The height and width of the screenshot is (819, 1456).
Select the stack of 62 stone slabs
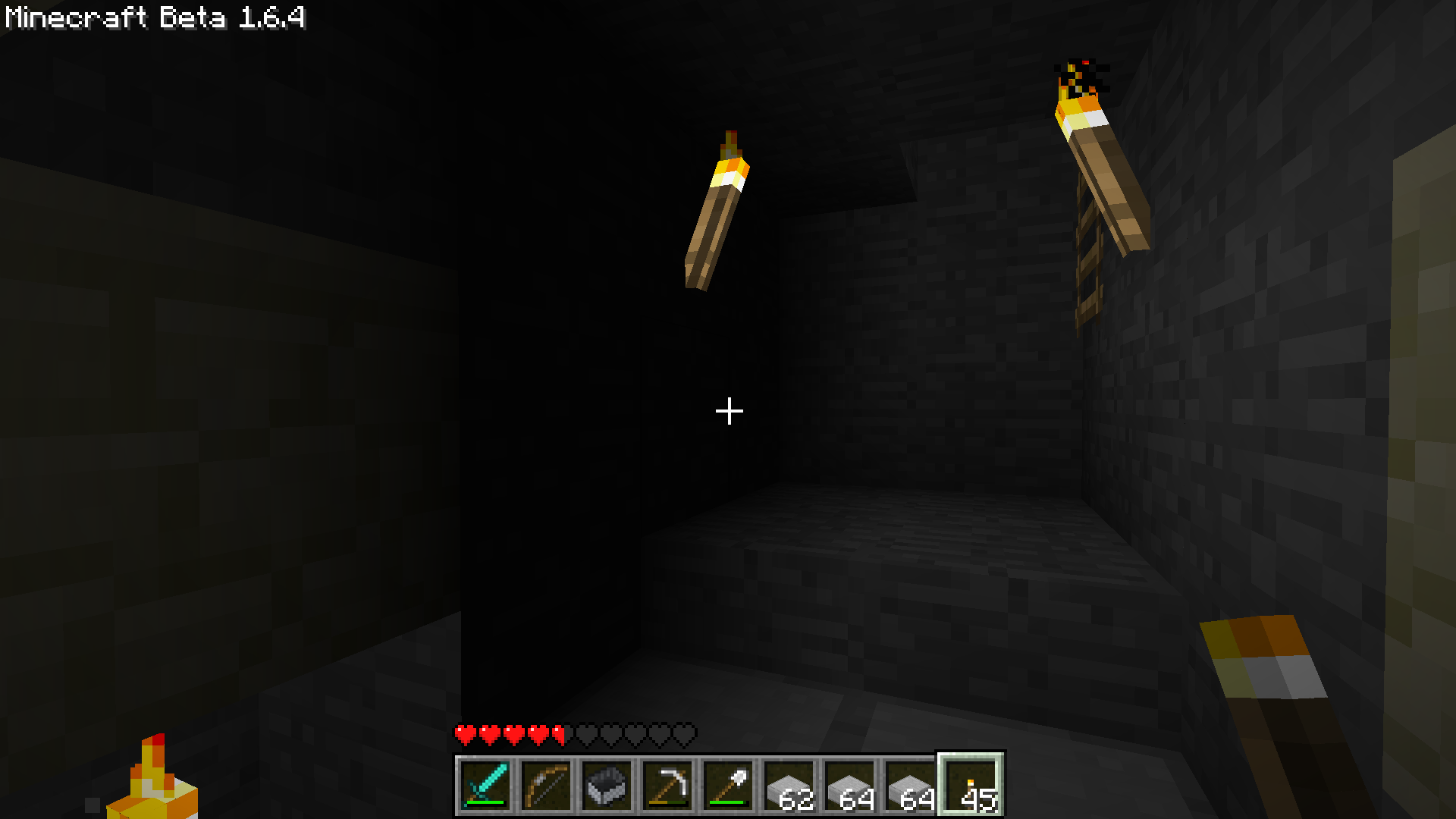tap(789, 785)
